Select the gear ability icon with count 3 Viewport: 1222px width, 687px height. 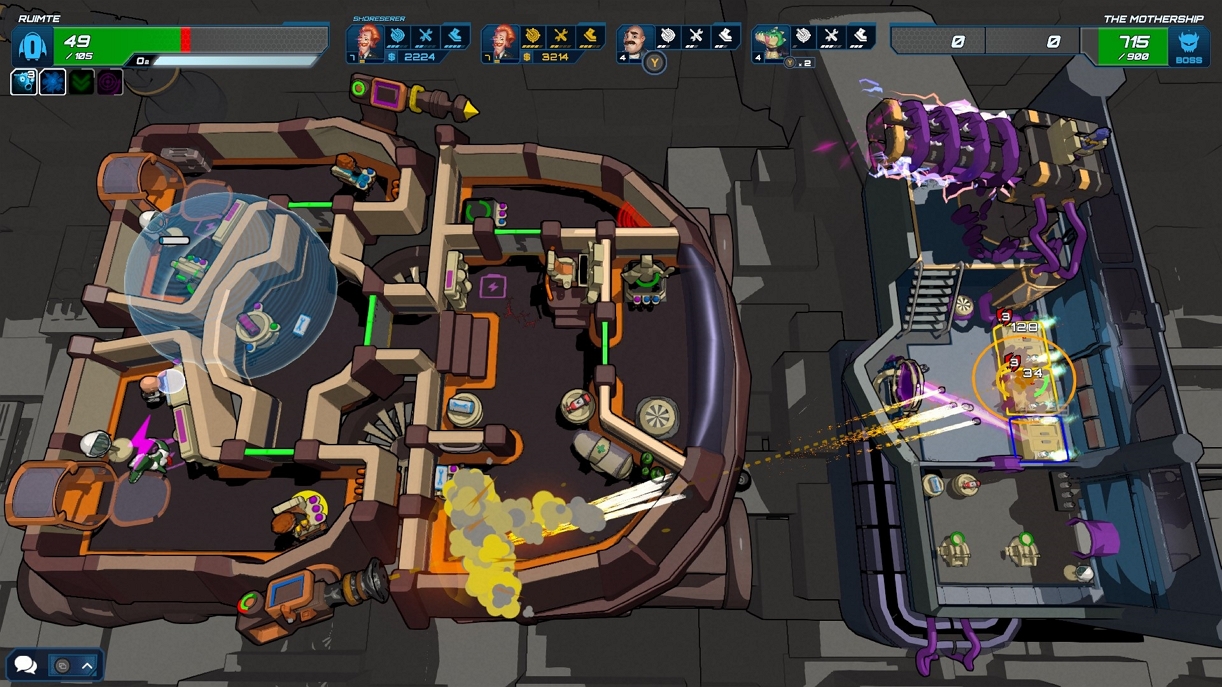click(x=24, y=82)
